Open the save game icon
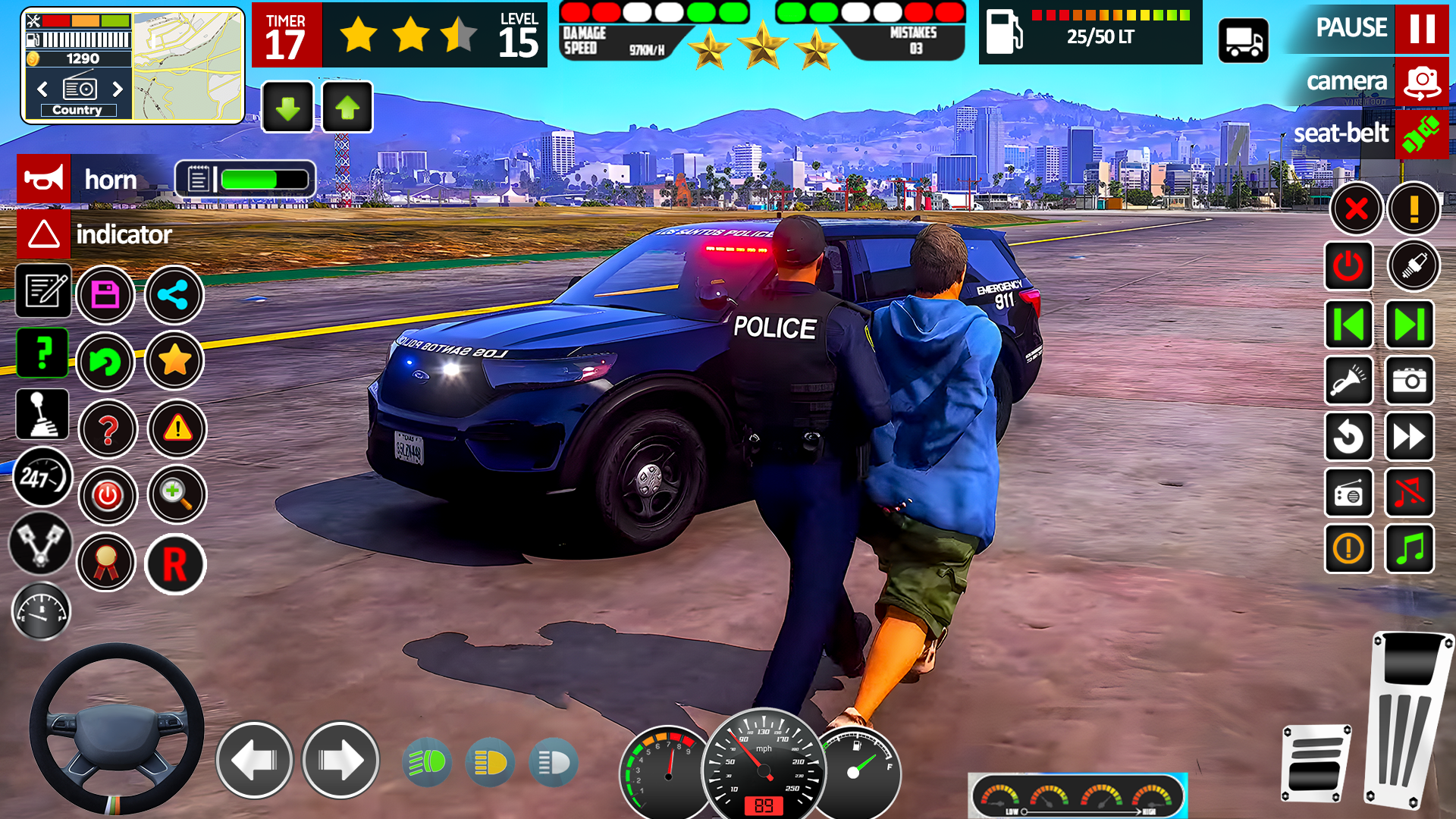1456x819 pixels. pos(106,296)
